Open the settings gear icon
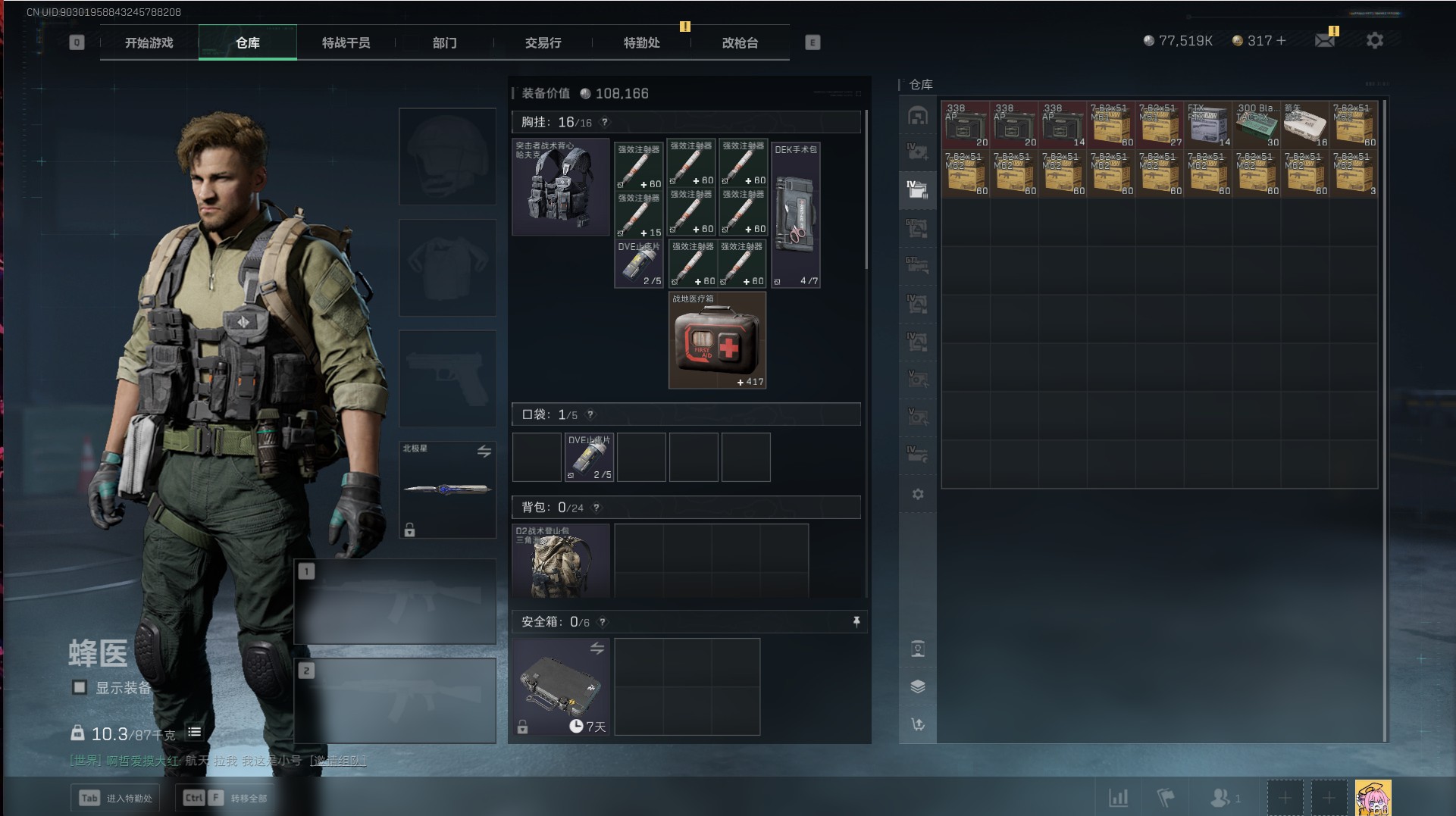This screenshot has width=1456, height=816. (x=1374, y=41)
